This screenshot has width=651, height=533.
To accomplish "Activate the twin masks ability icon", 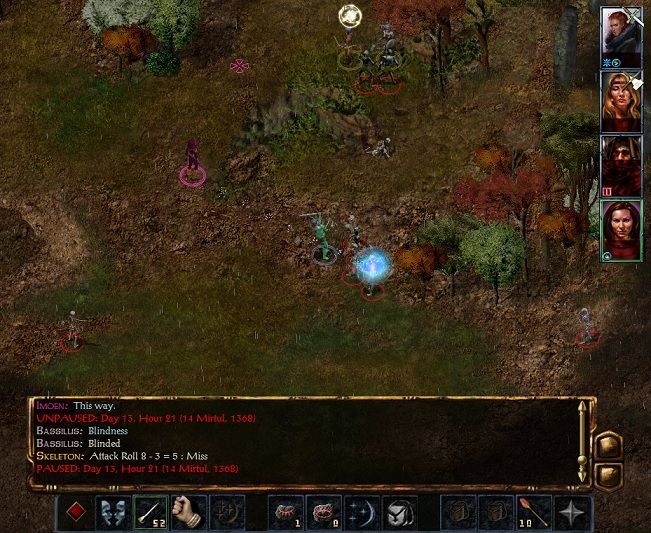I will [113, 513].
